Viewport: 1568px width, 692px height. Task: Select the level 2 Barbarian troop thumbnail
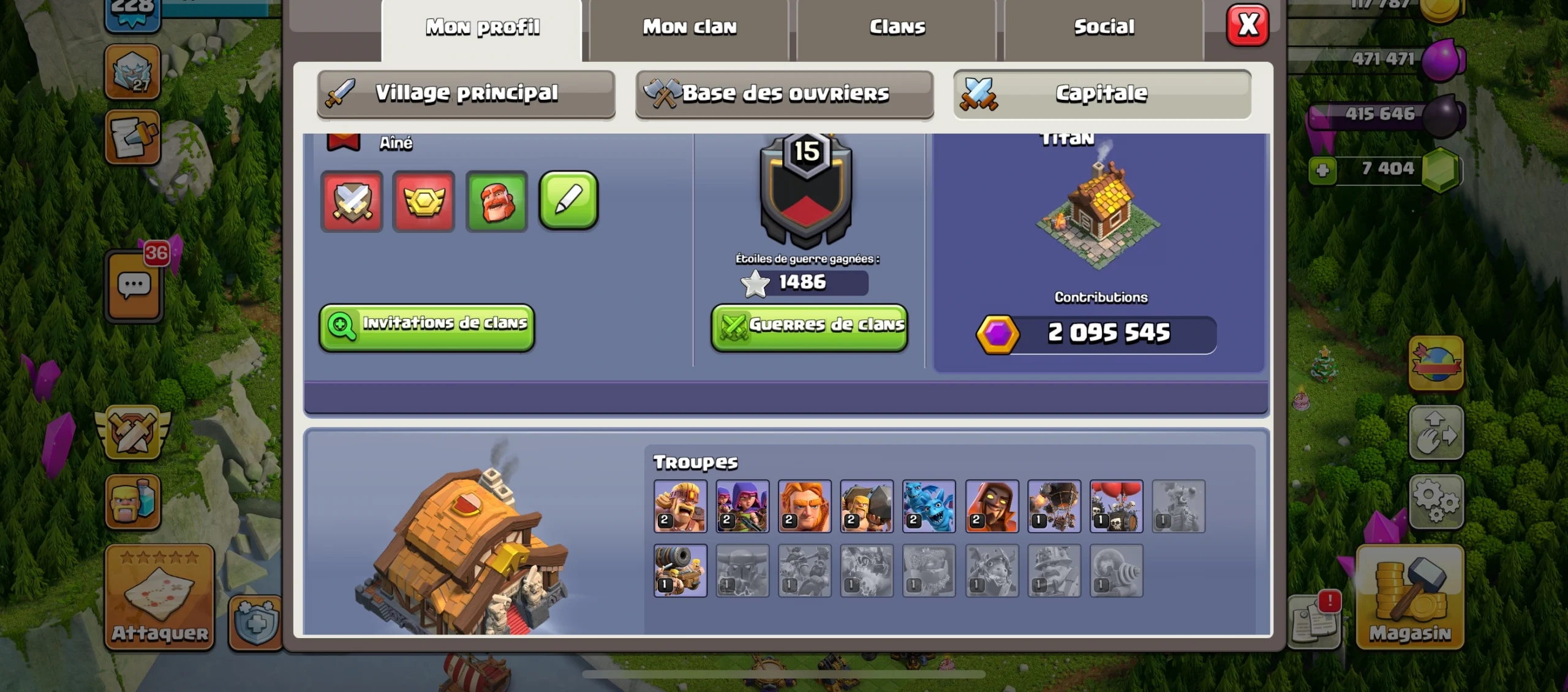pyautogui.click(x=680, y=507)
